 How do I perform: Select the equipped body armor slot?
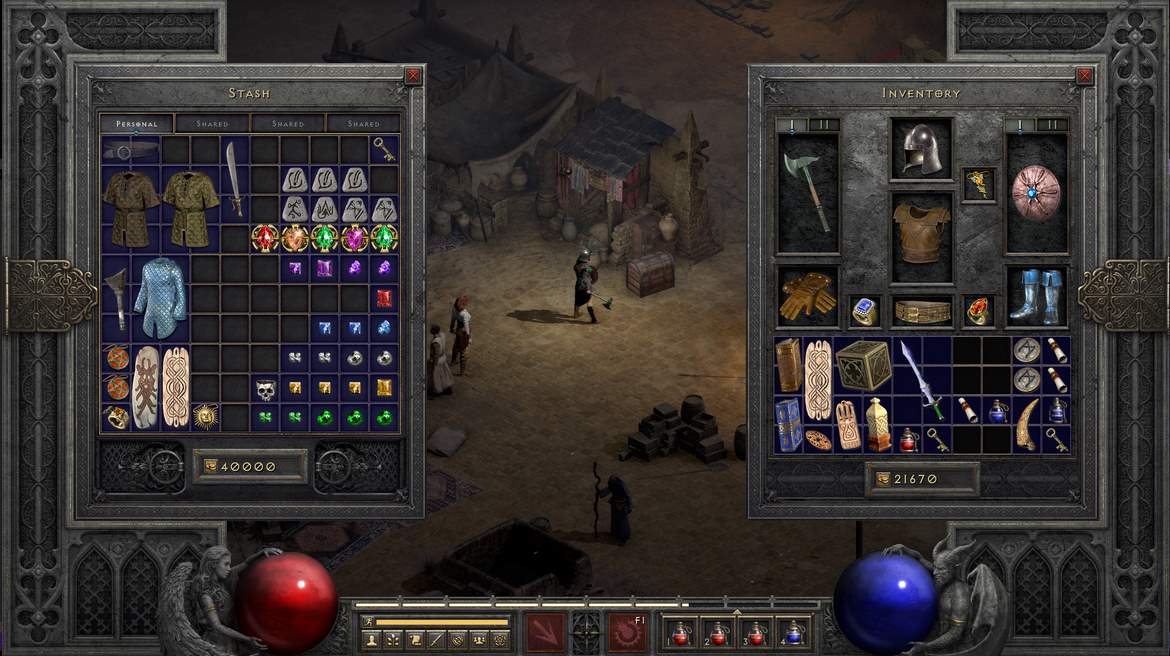coord(921,226)
